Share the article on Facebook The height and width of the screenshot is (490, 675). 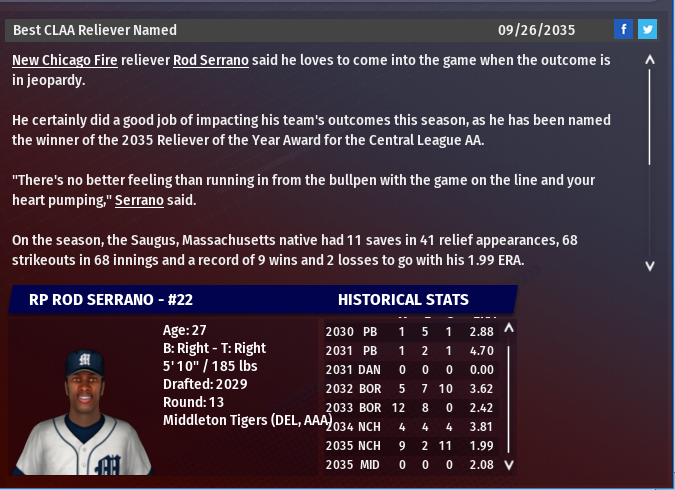(x=623, y=30)
